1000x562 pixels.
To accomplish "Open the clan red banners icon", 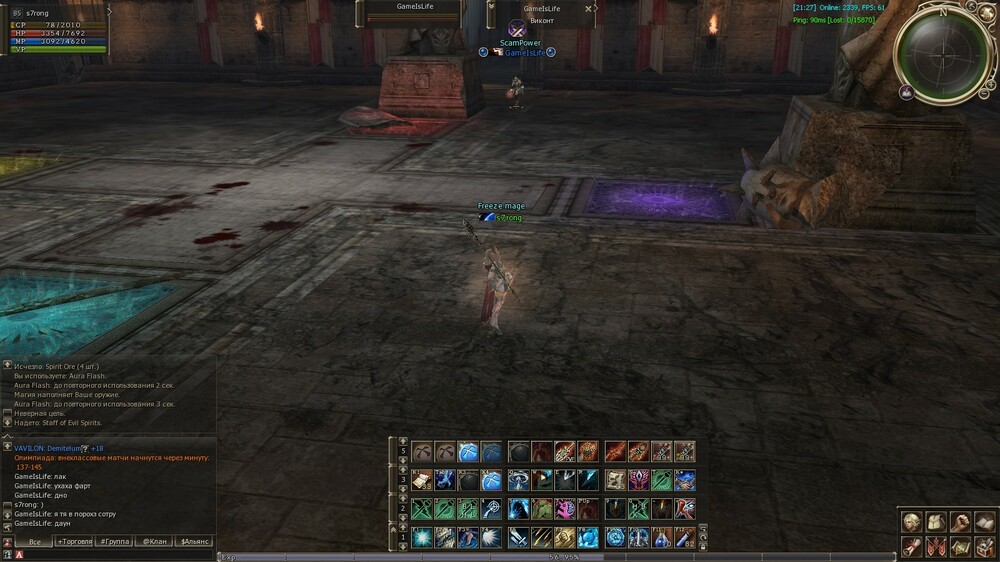I will (935, 546).
